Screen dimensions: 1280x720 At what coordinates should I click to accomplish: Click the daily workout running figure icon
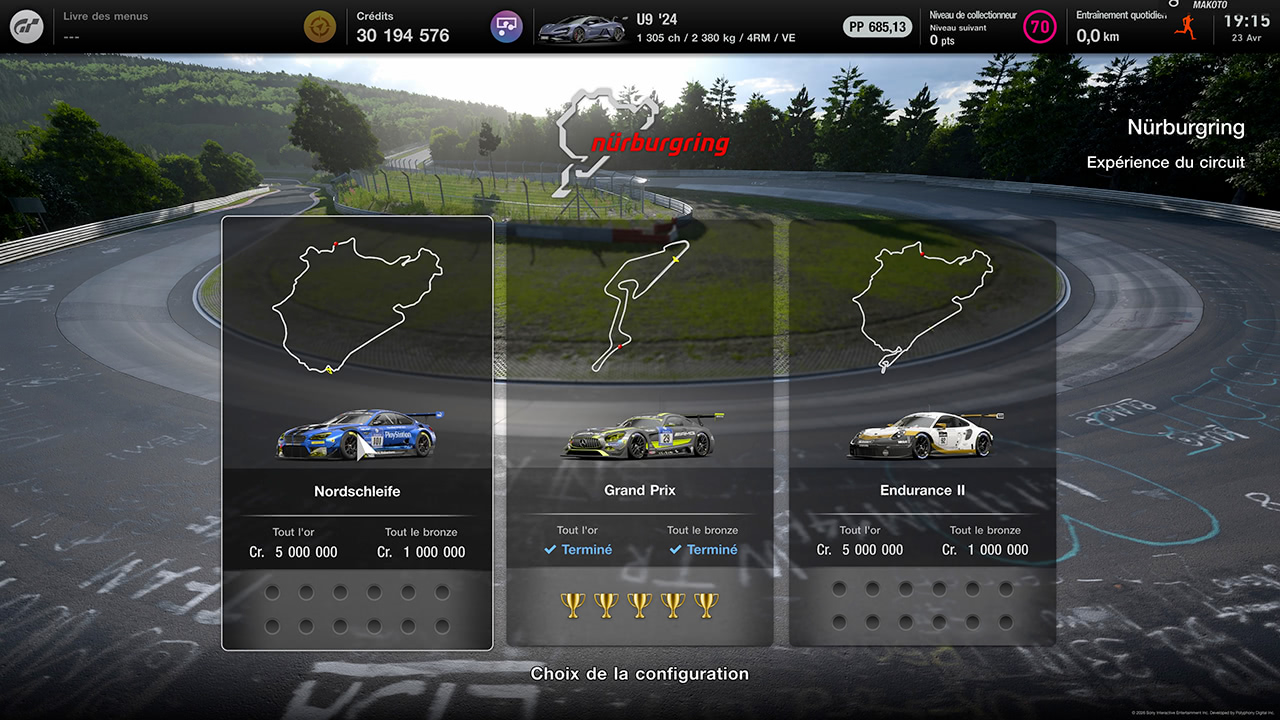click(x=1187, y=28)
